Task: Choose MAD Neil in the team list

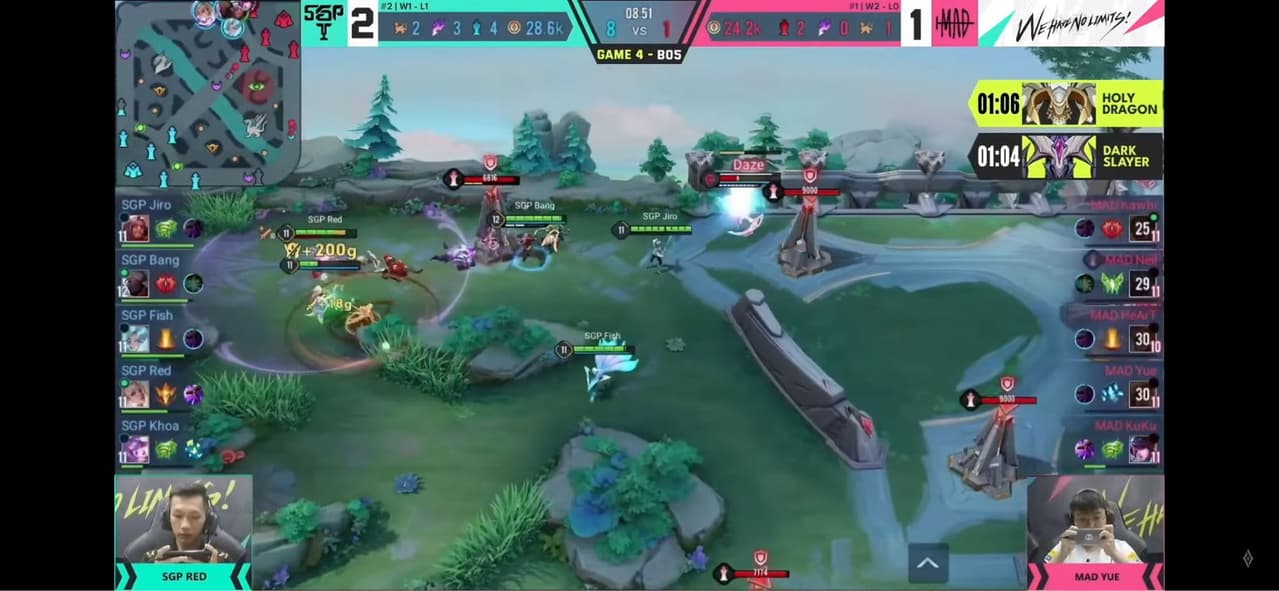Action: point(1120,275)
